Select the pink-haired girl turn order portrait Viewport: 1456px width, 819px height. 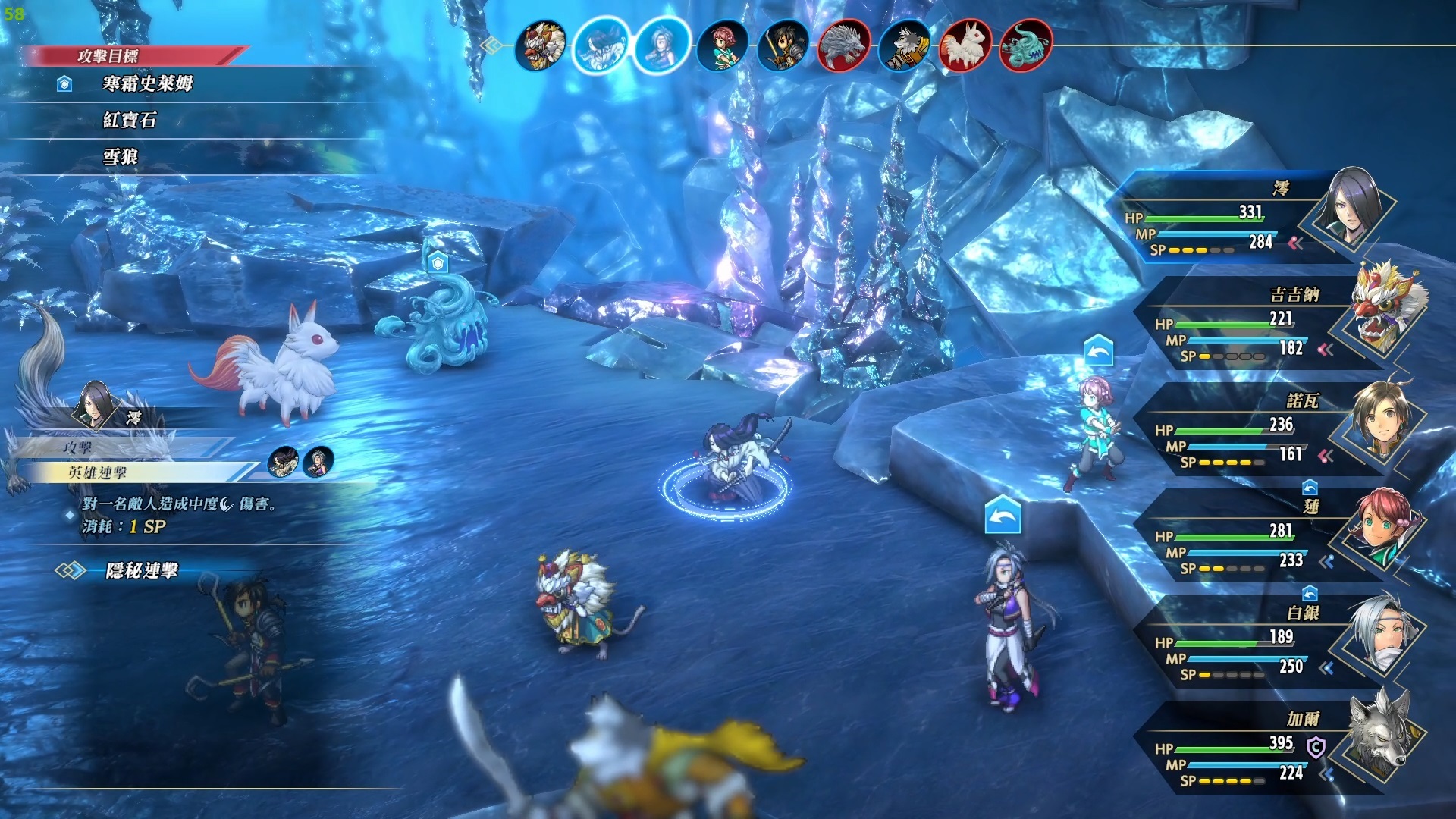click(722, 45)
